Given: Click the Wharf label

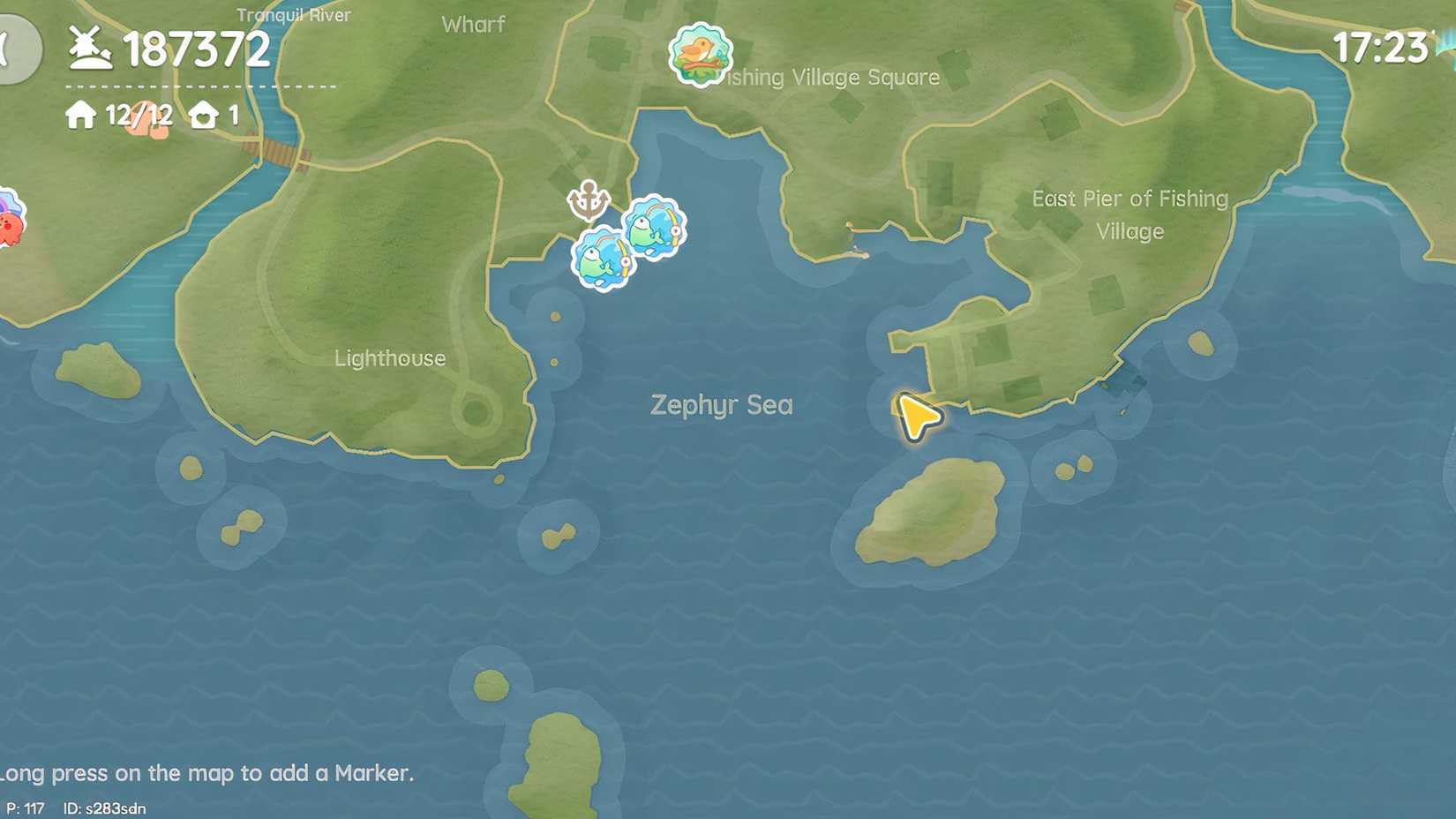Looking at the screenshot, I should click(x=474, y=25).
